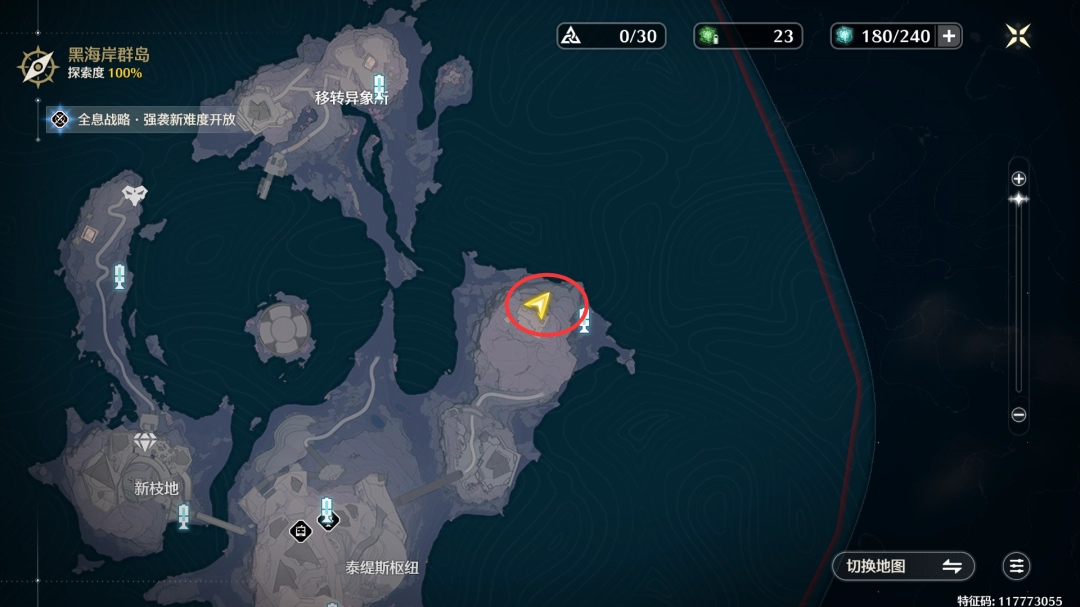Image resolution: width=1080 pixels, height=607 pixels.
Task: Open the map filter list icon
Action: pos(1017,566)
